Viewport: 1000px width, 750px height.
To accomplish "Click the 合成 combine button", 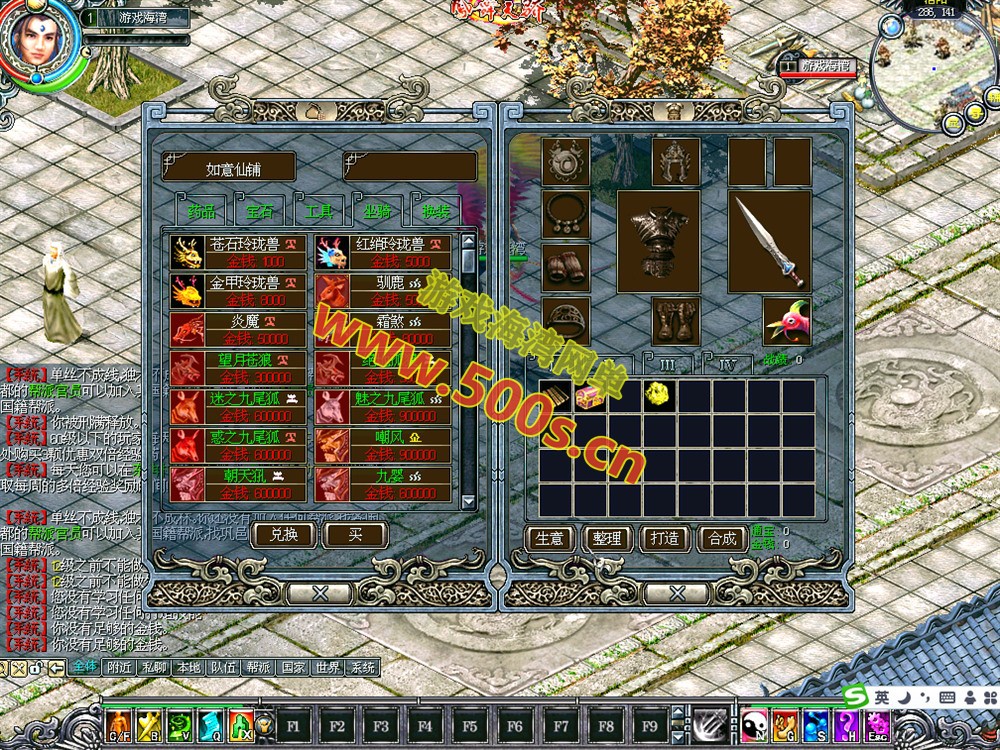I will (x=722, y=539).
